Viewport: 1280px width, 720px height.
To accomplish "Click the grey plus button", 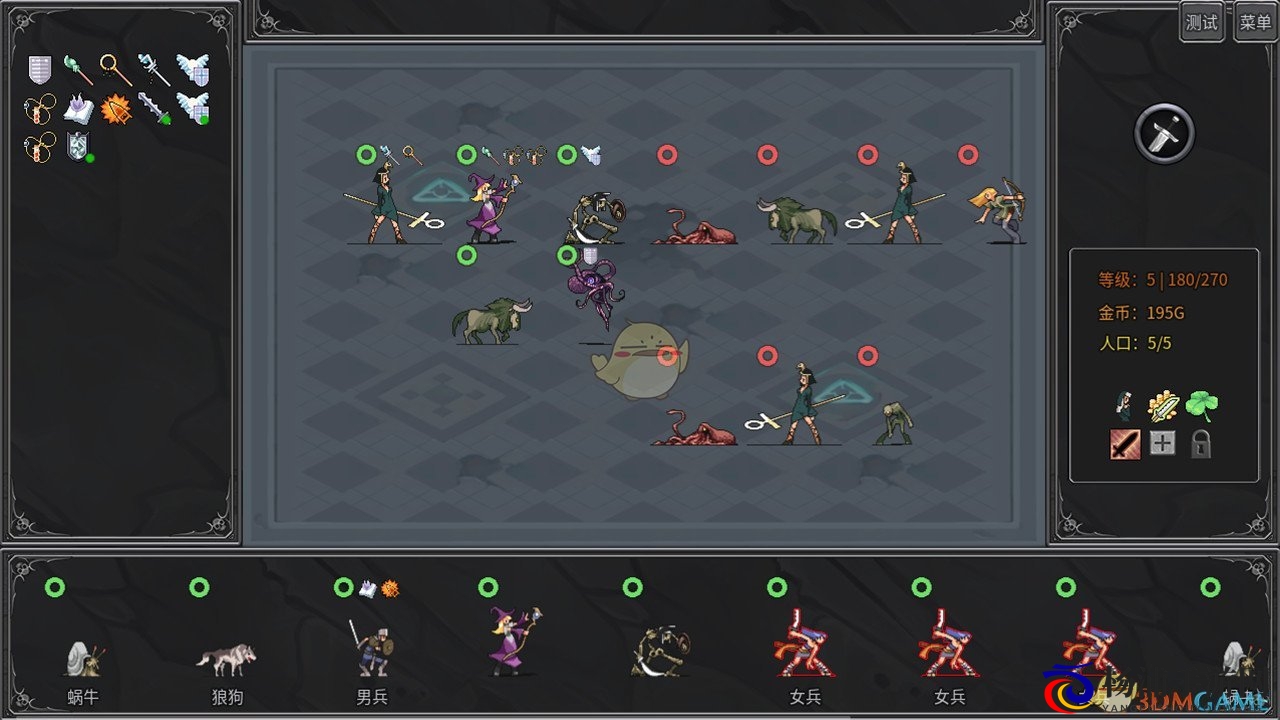I will coord(1162,443).
